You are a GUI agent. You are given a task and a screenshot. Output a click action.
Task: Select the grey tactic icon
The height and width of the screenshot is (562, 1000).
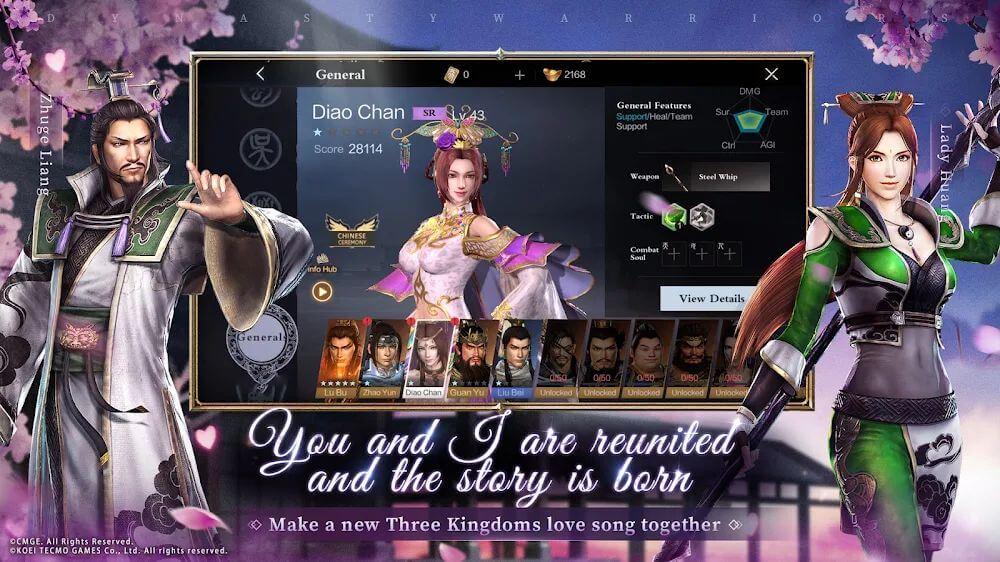701,215
